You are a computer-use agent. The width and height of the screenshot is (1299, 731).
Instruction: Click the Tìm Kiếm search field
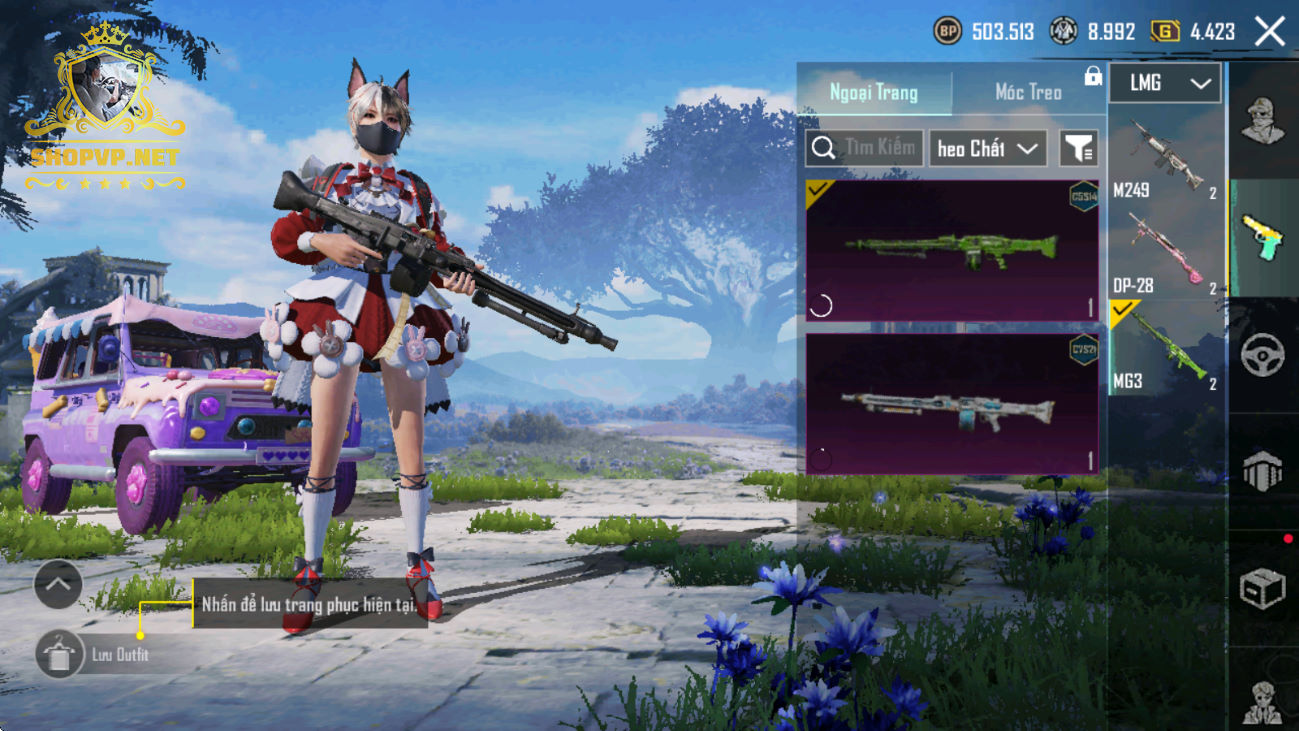click(865, 148)
